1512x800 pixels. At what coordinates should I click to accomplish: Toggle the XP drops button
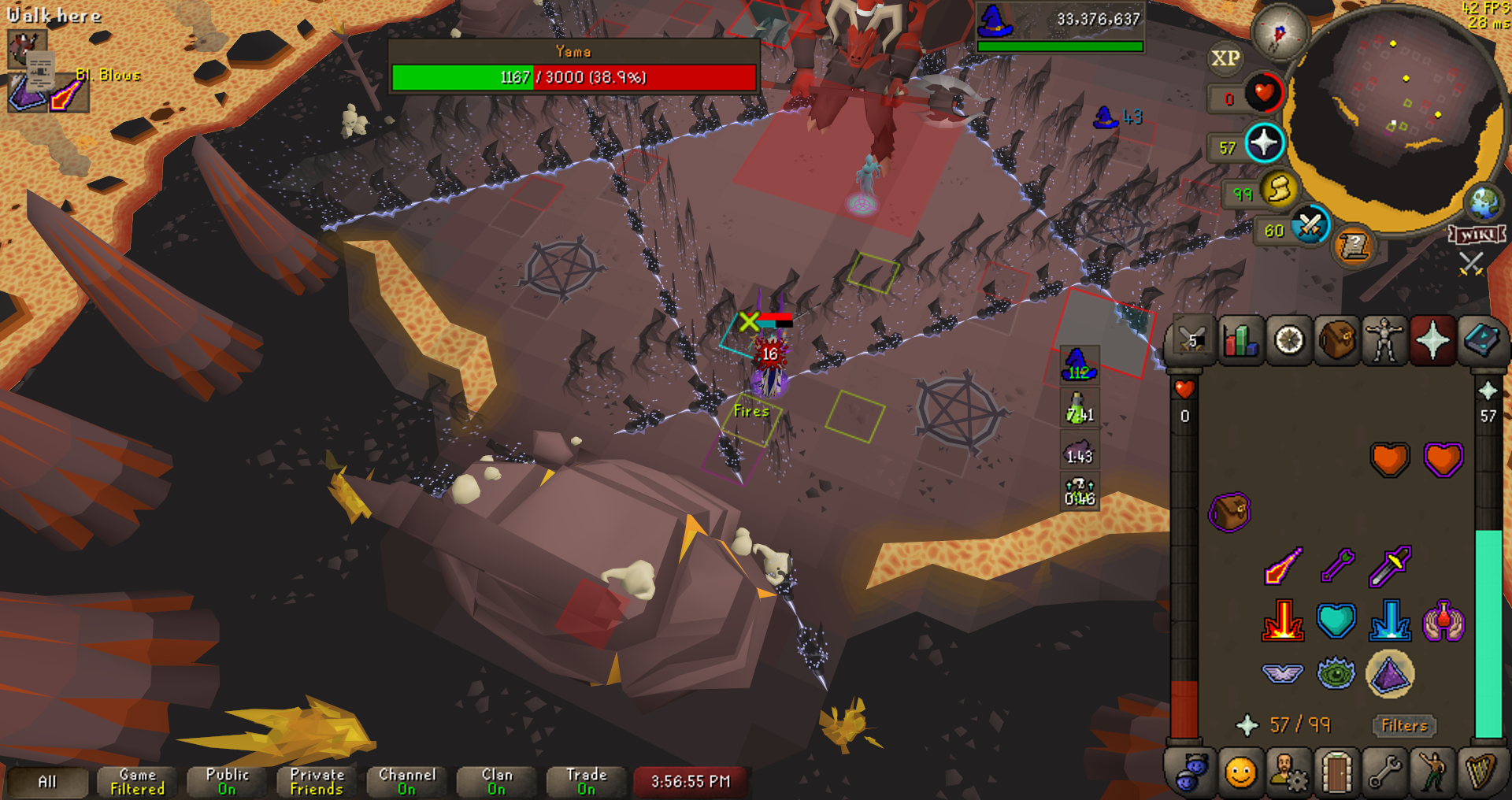[1225, 59]
